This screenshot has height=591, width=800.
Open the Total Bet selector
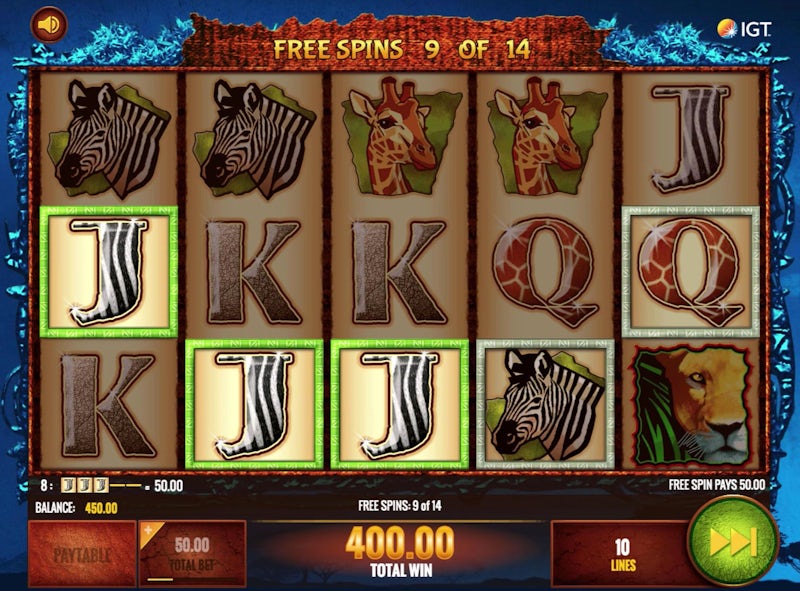tap(191, 553)
